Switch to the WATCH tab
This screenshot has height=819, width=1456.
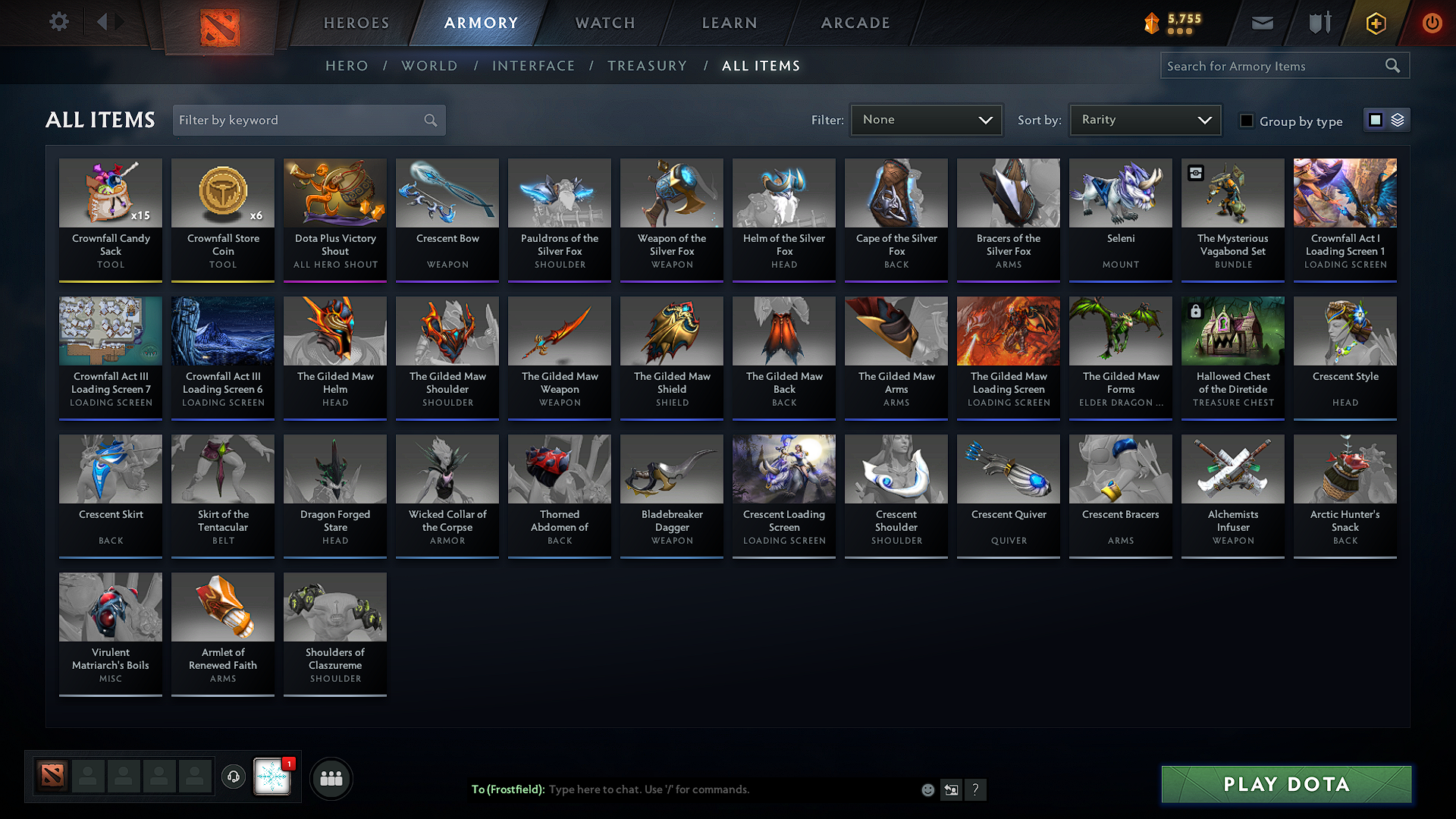coord(604,23)
